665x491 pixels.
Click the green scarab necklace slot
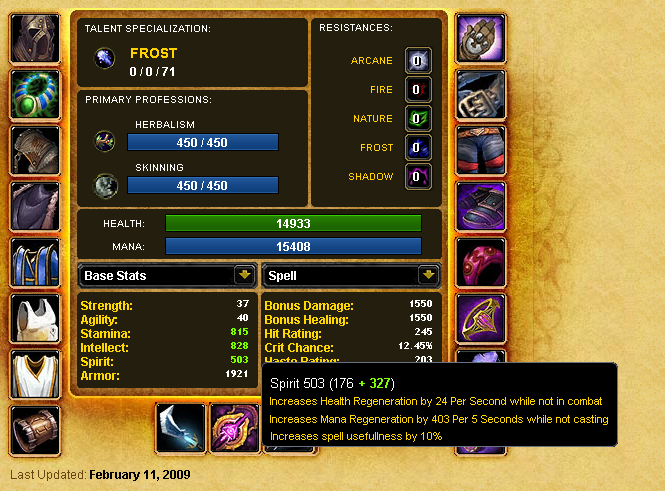pyautogui.click(x=36, y=95)
